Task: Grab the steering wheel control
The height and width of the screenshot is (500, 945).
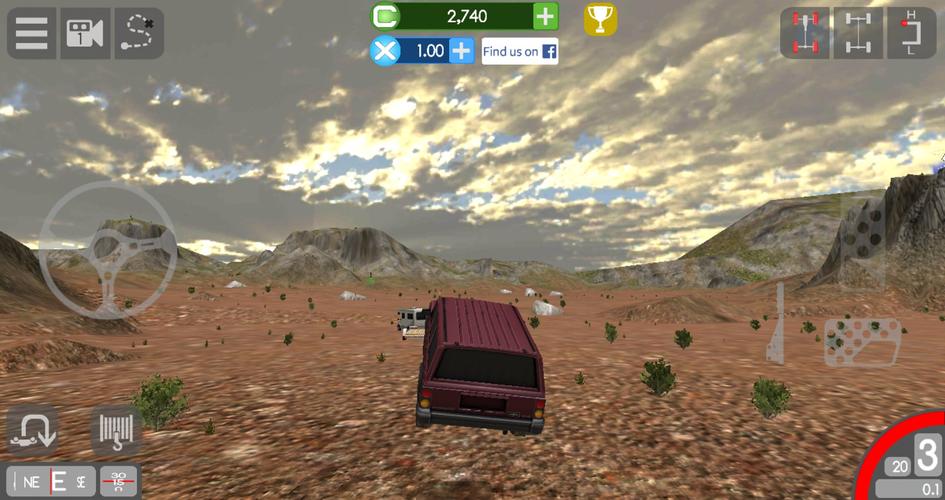Action: click(107, 249)
